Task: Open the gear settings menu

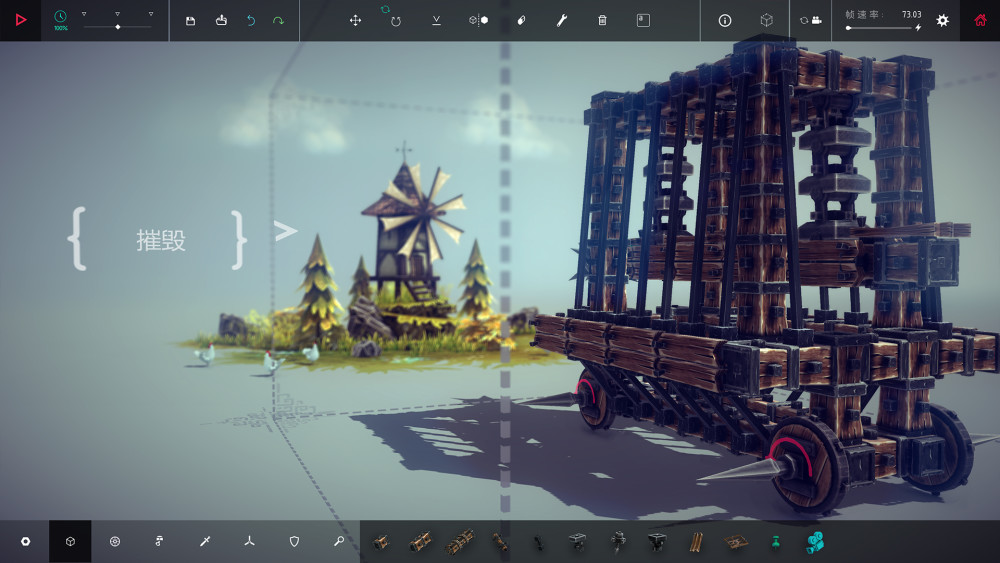Action: coord(942,20)
